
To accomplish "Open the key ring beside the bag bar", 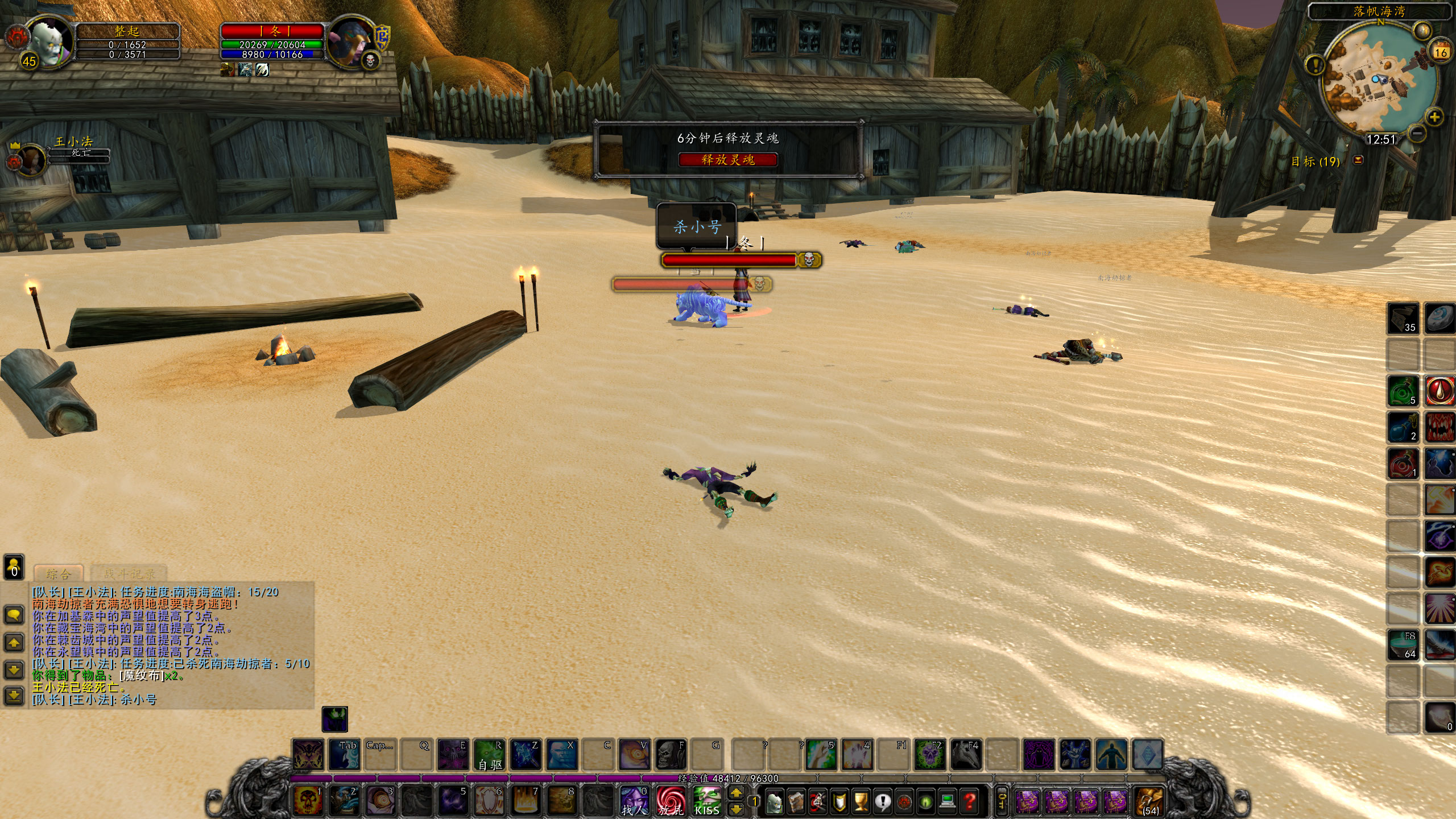I will click(x=1002, y=801).
